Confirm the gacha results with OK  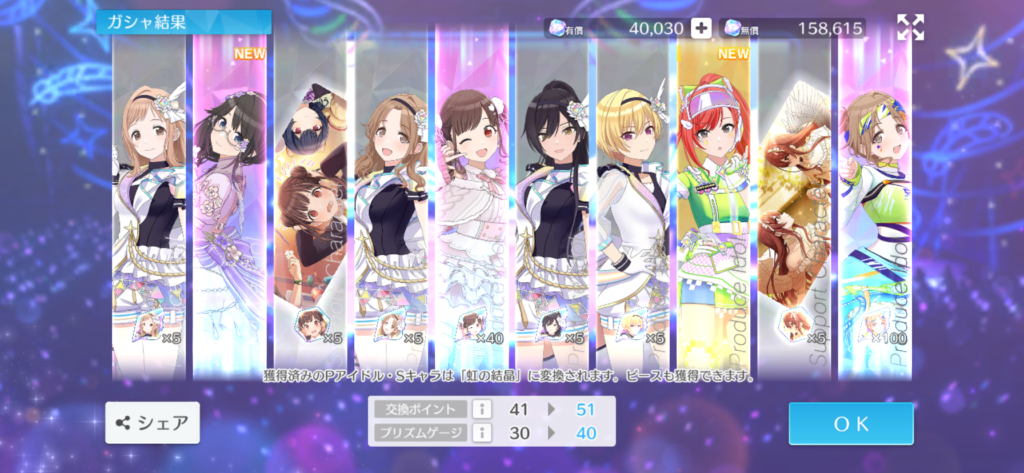coord(850,423)
